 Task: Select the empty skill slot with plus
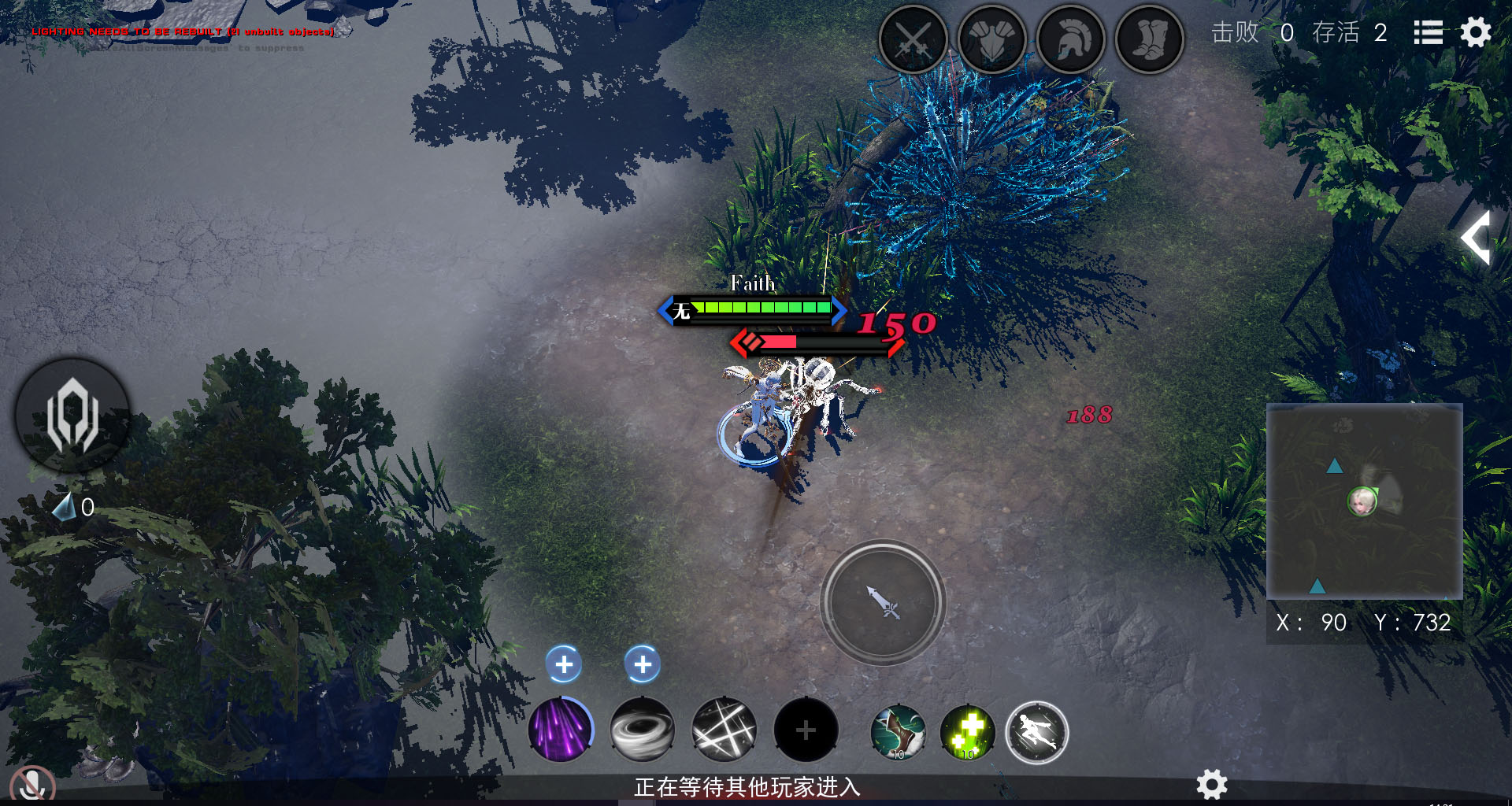pyautogui.click(x=806, y=730)
